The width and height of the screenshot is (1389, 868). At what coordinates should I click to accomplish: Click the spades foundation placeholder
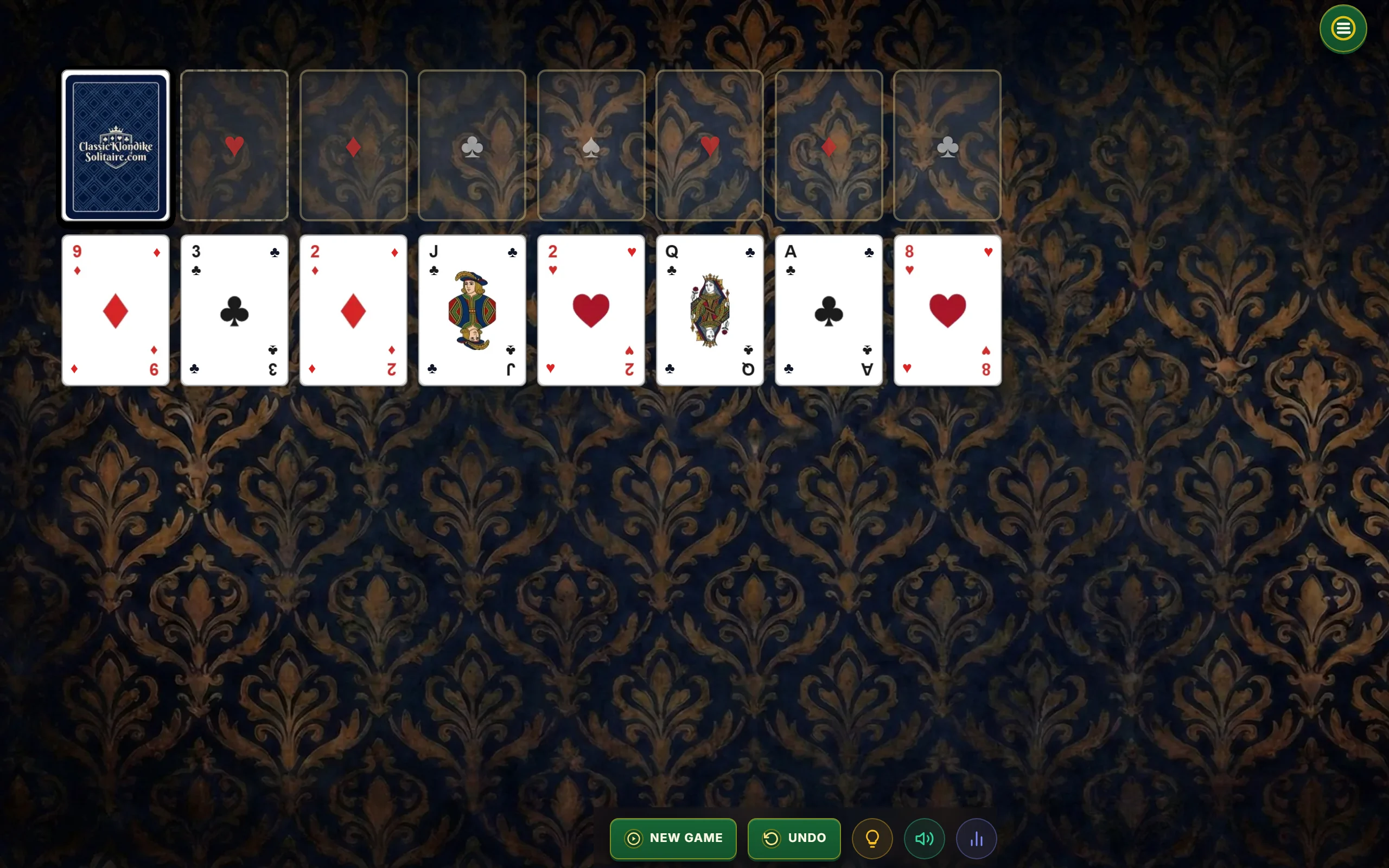591,145
